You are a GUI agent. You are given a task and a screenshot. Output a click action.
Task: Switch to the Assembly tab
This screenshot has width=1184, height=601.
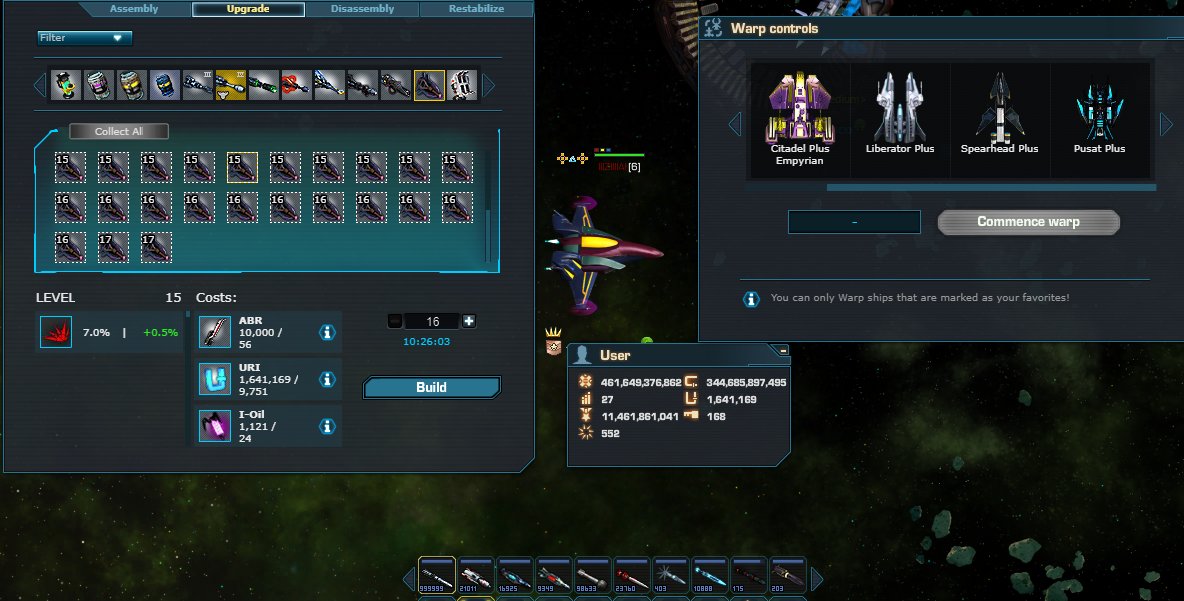(x=134, y=9)
